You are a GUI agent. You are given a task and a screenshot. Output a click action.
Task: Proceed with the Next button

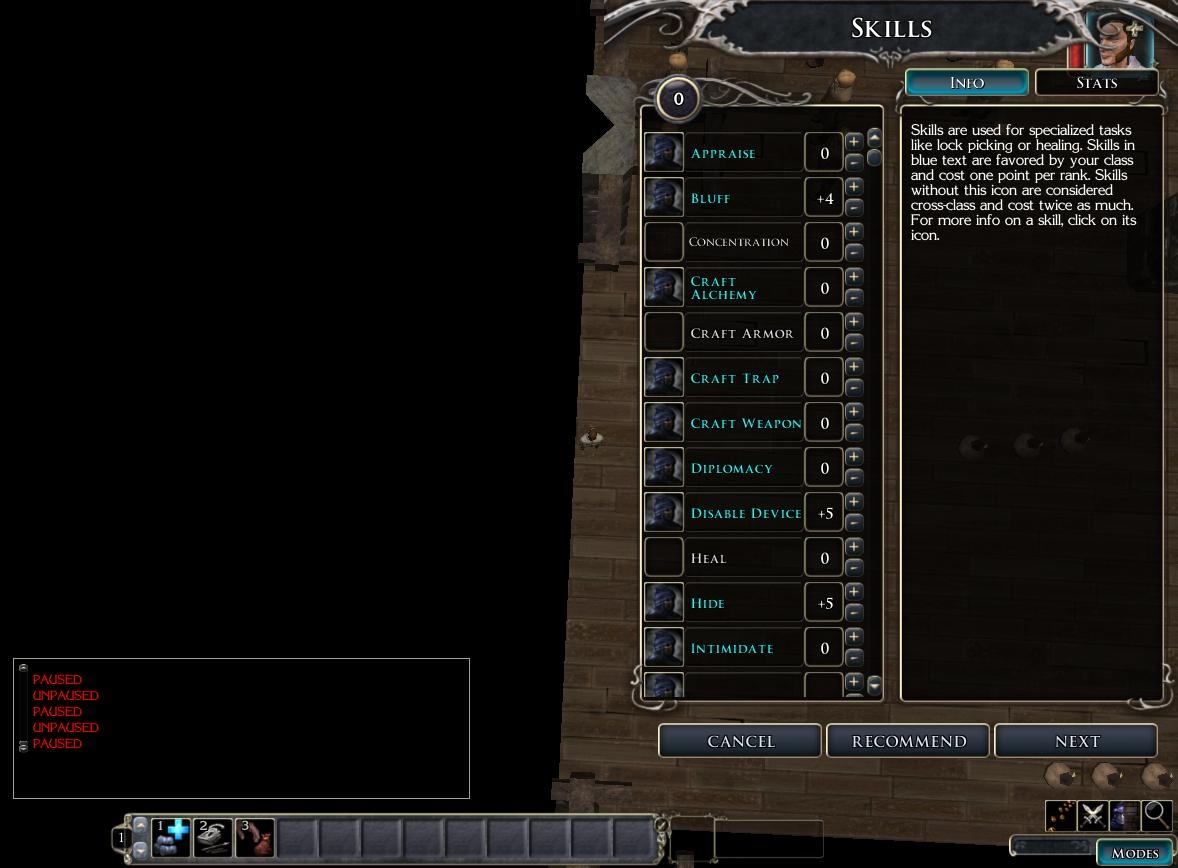coord(1076,741)
